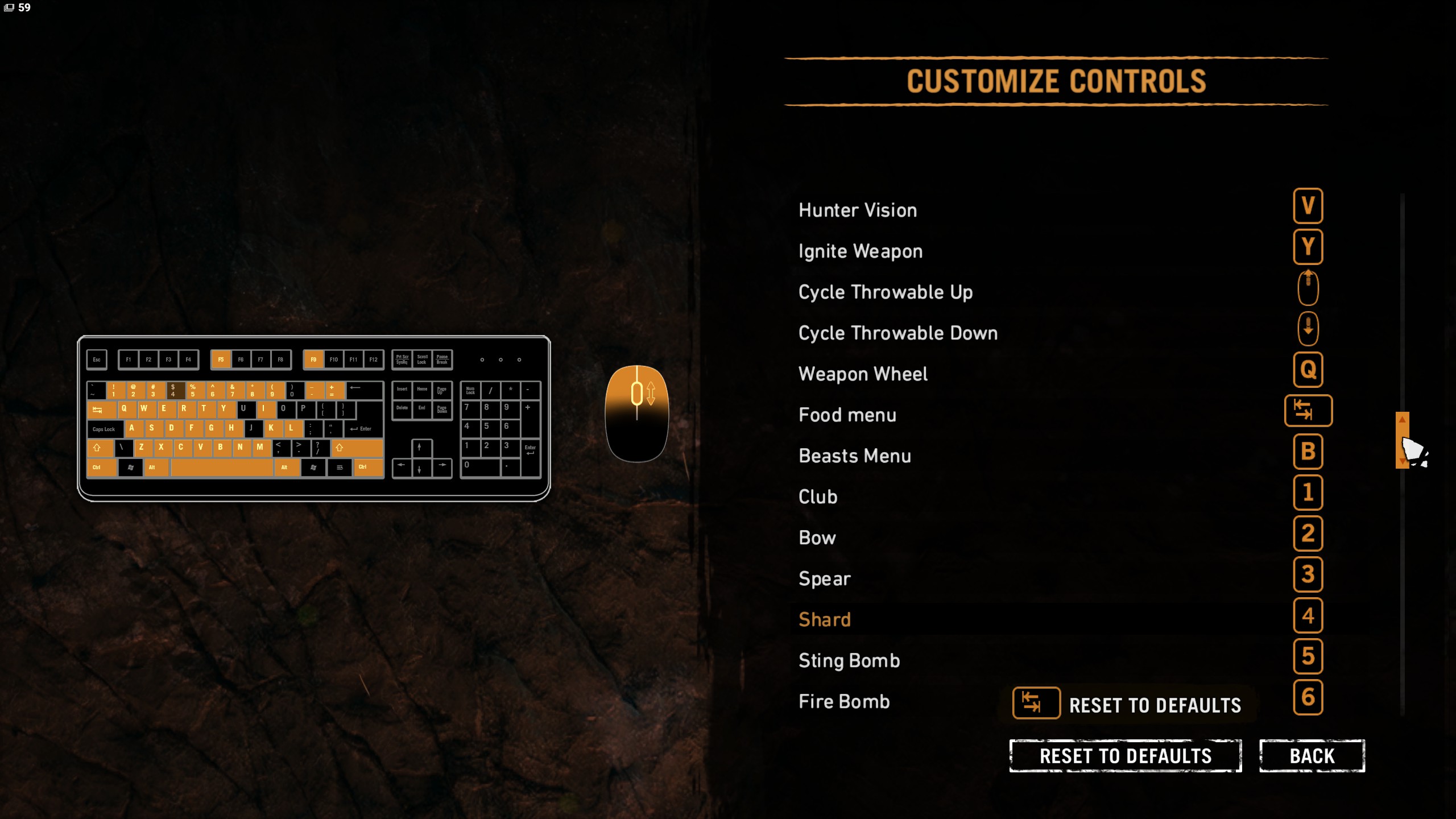Select the Hunter Vision binding row

click(x=858, y=210)
